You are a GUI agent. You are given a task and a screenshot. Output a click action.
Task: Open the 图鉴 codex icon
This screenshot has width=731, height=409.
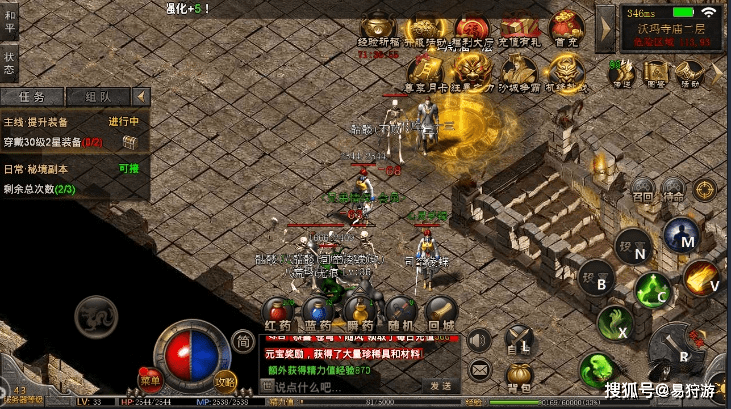[655, 72]
